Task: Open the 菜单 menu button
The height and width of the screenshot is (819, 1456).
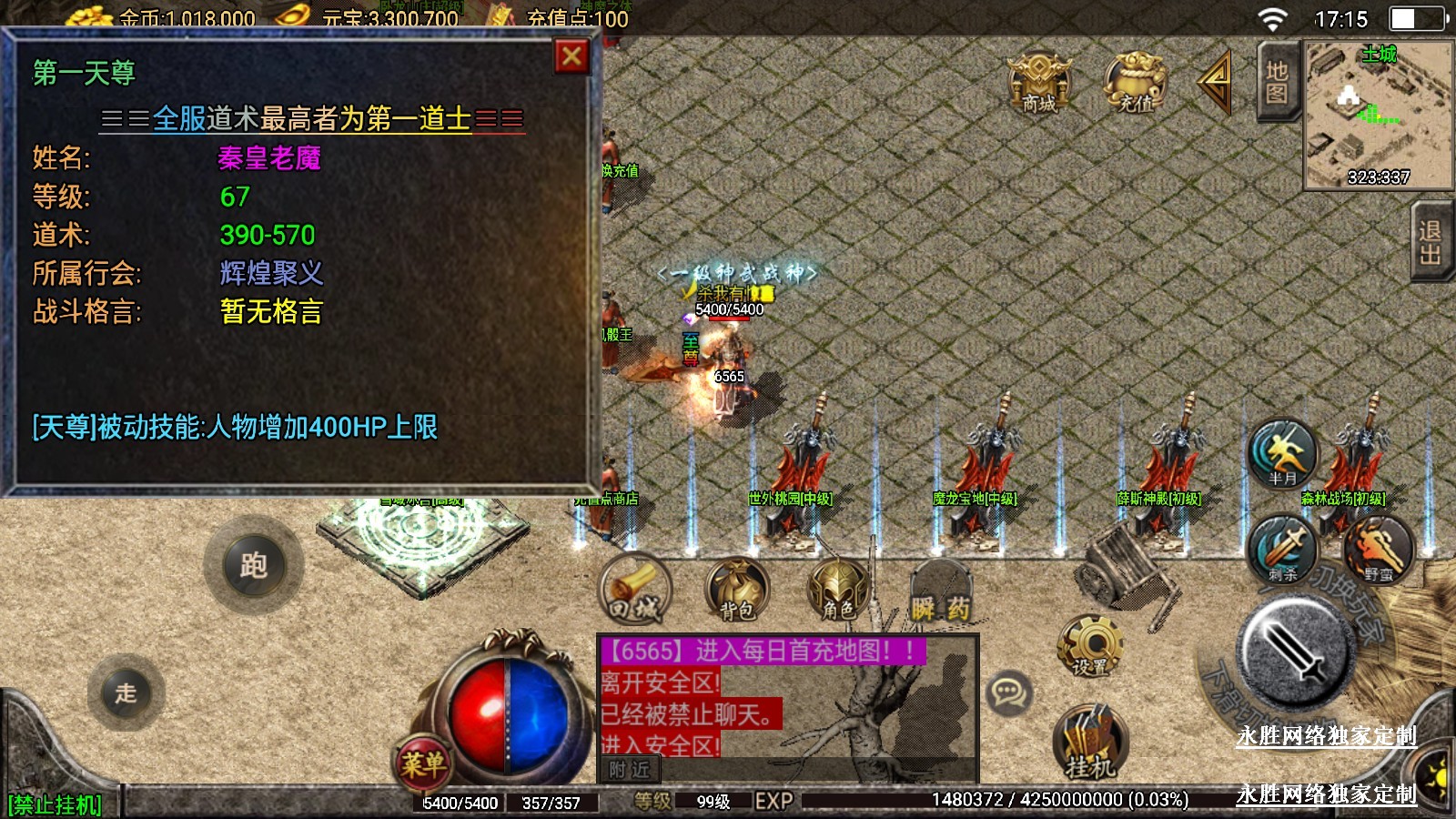Action: pyautogui.click(x=423, y=762)
